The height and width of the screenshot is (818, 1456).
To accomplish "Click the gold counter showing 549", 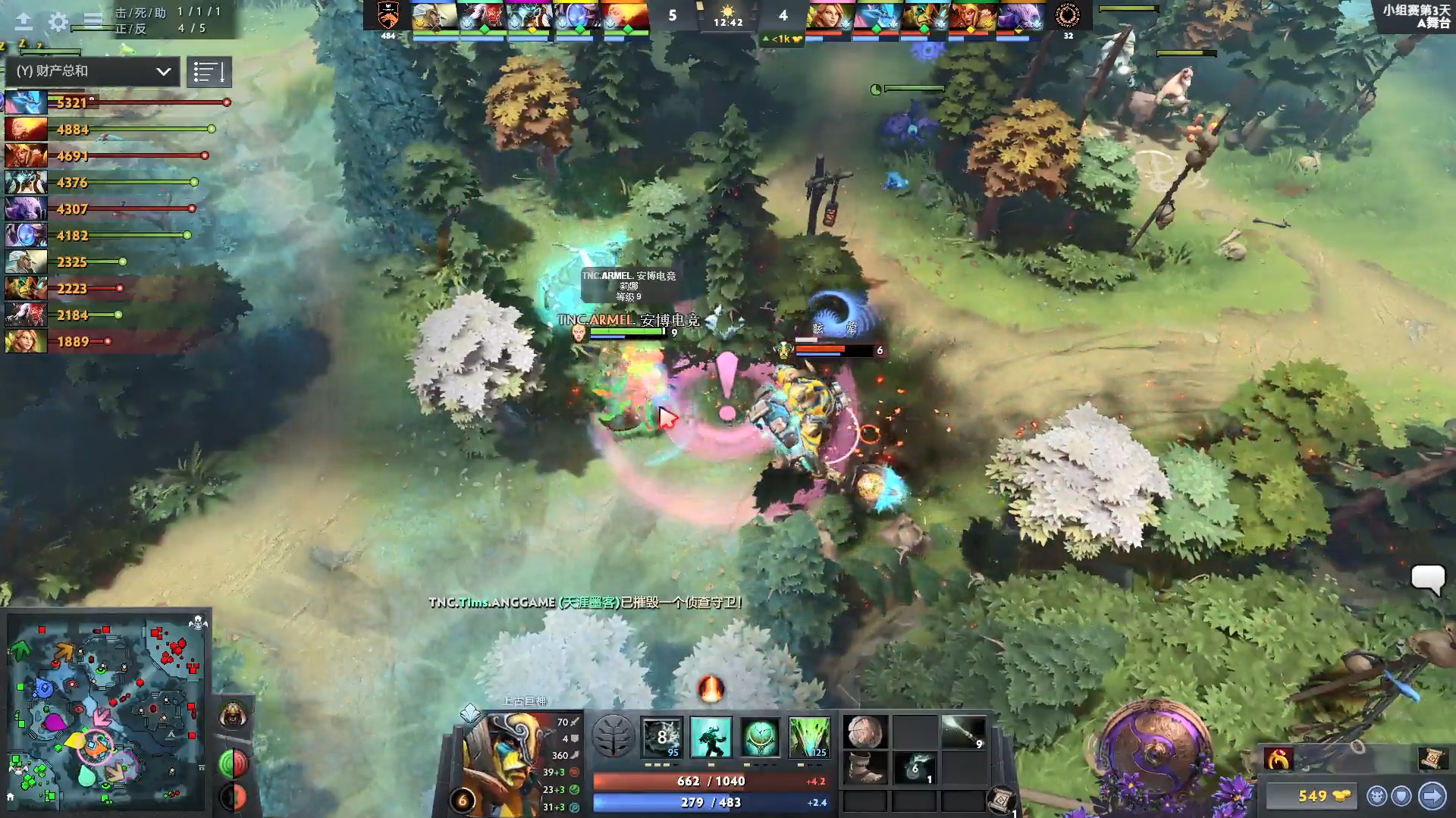I will pos(1310,796).
